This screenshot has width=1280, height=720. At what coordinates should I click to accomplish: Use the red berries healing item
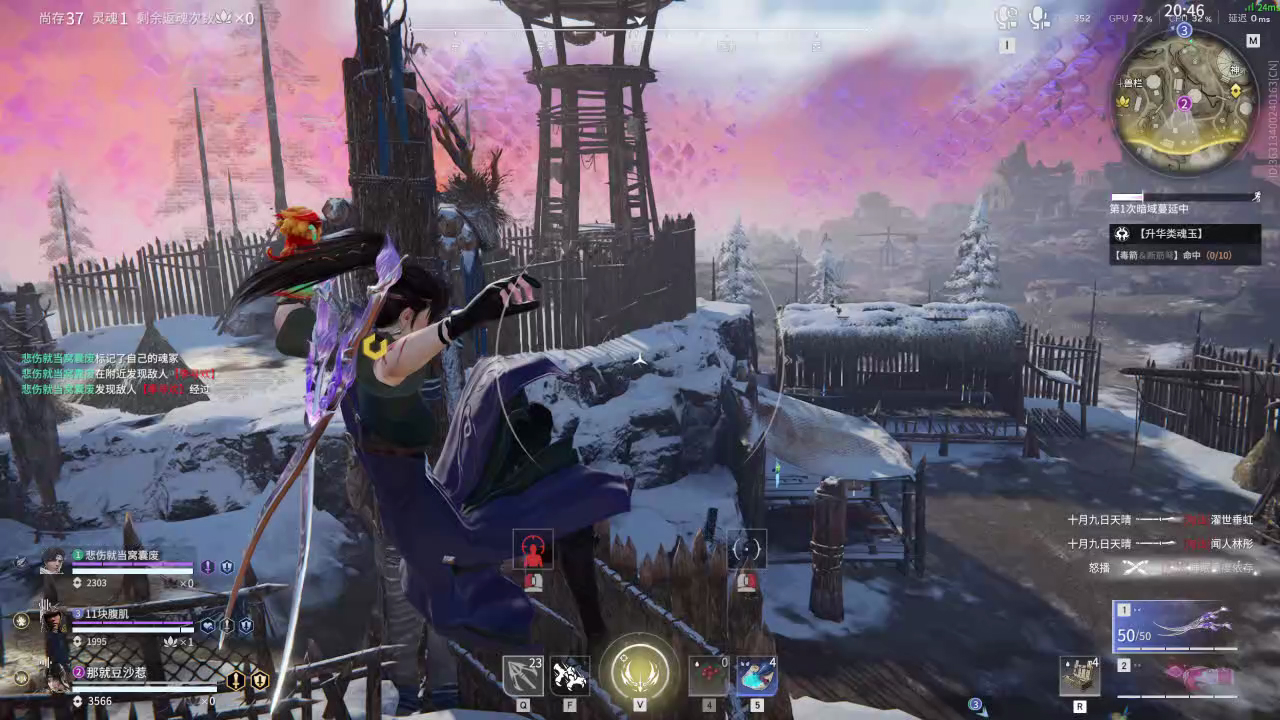[x=709, y=676]
